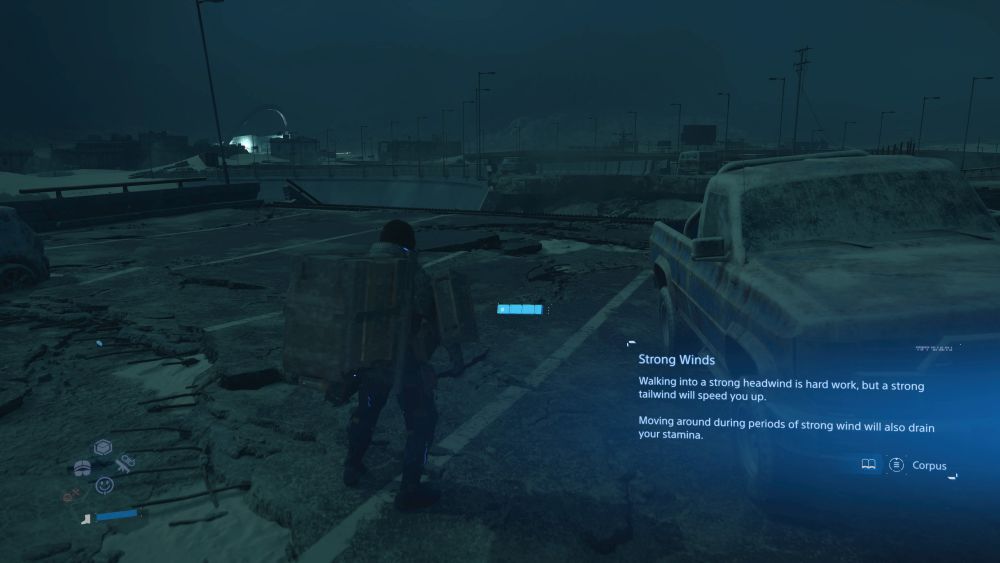
Task: Click the Corpus label in the tip panel
Action: [x=929, y=466]
